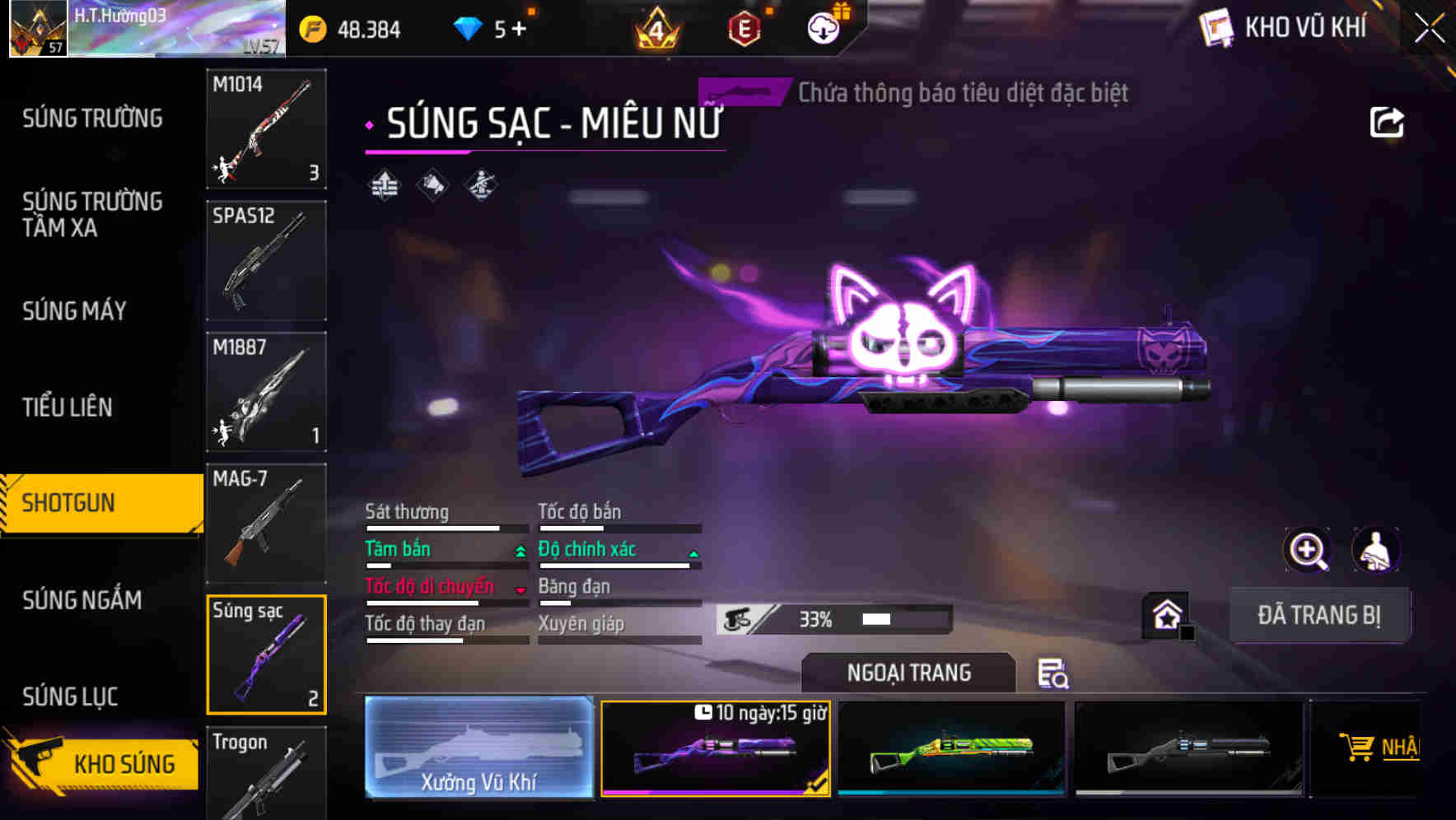
Task: Open Xưởng Vũ Khí weapon workshop
Action: pos(478,748)
